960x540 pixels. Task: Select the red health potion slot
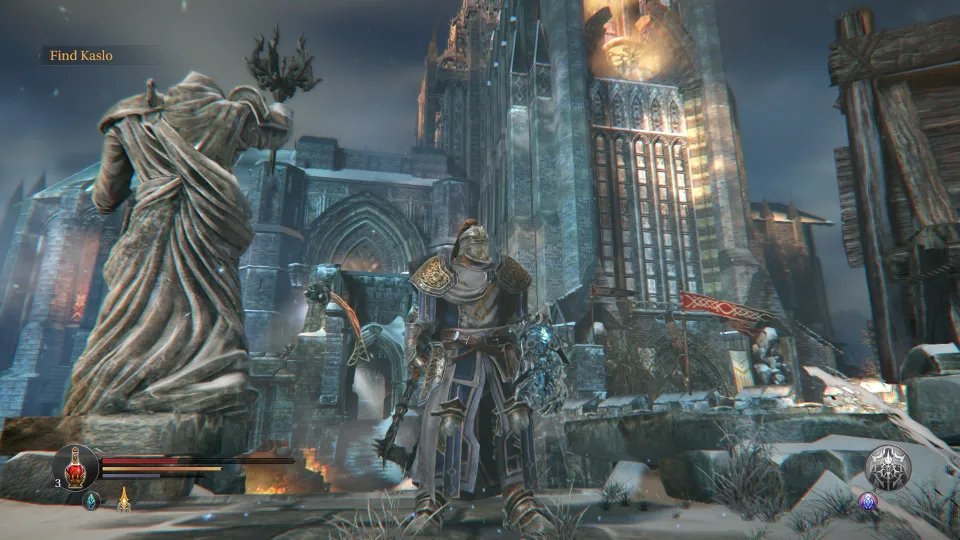[76, 466]
